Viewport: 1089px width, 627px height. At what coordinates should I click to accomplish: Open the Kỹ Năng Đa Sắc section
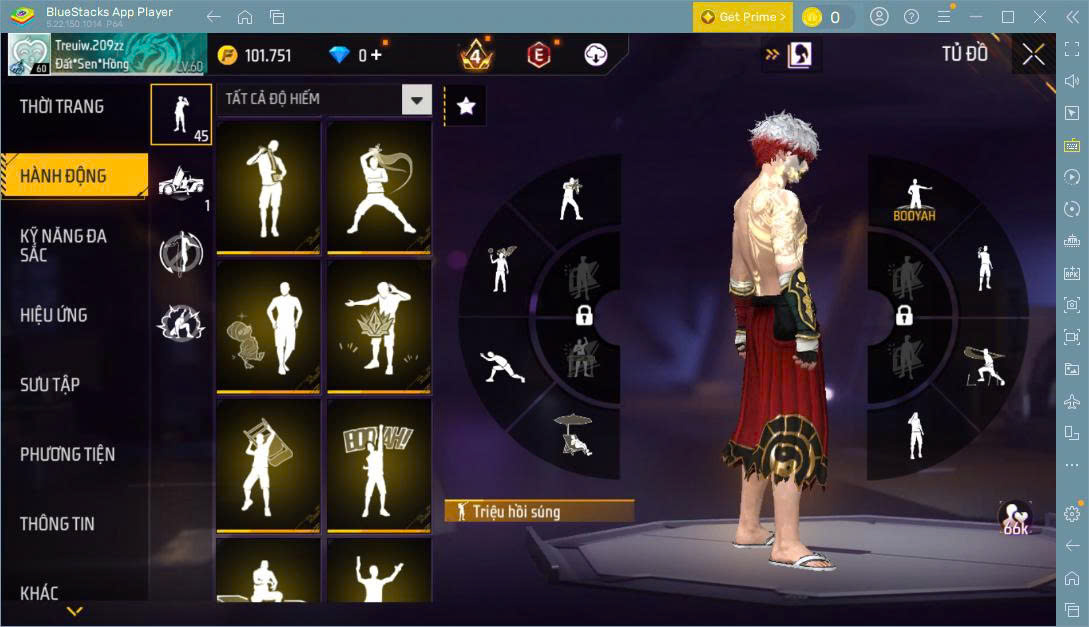(64, 245)
